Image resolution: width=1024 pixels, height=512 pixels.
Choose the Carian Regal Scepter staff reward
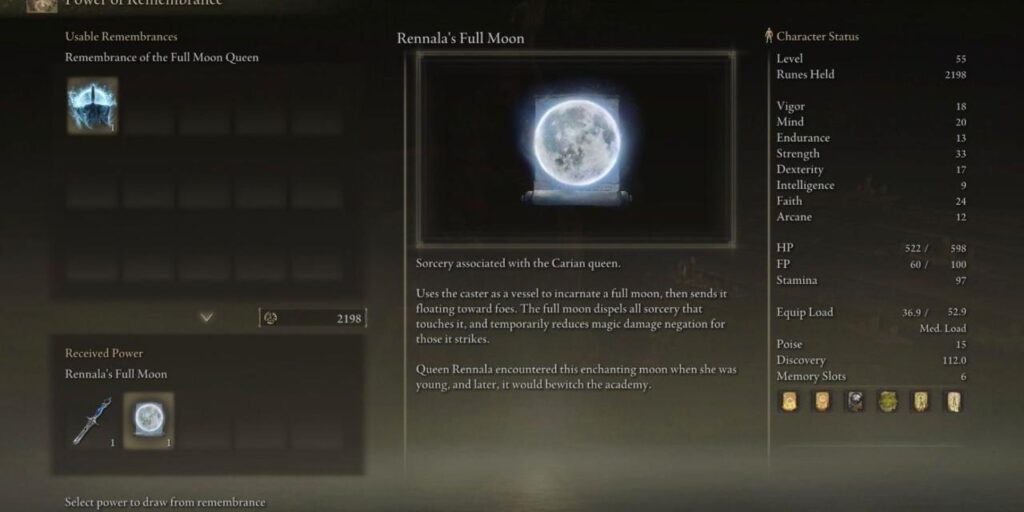pyautogui.click(x=91, y=421)
